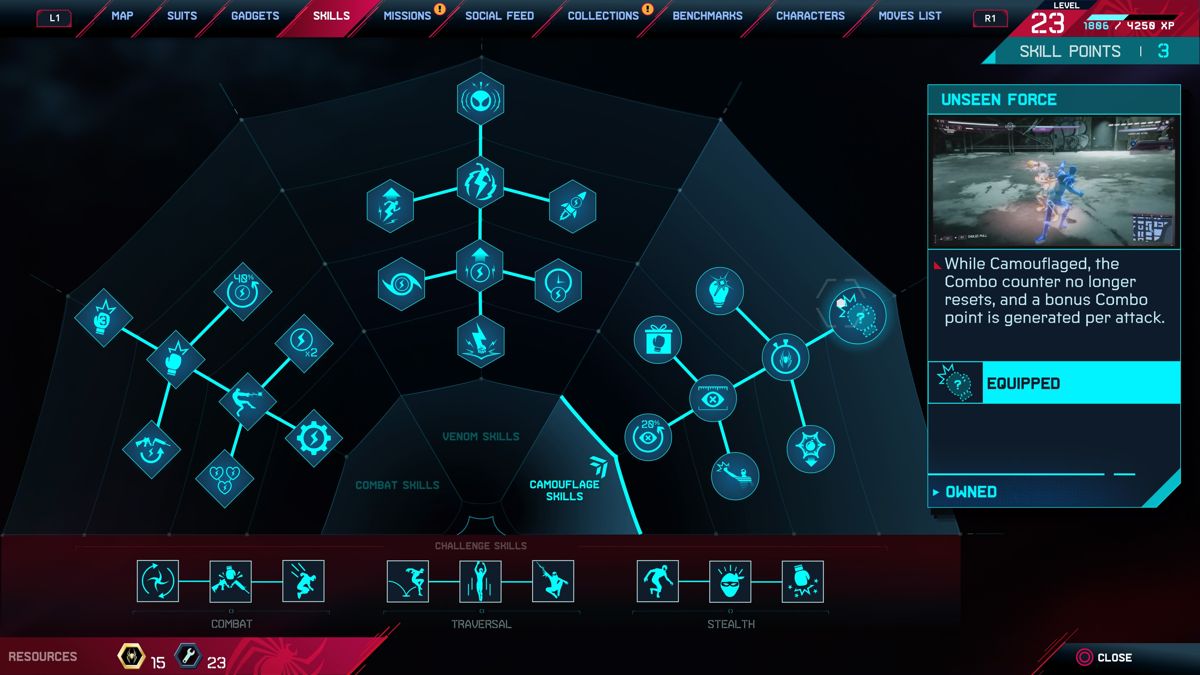
Task: Go to the Gadgets tab
Action: (x=255, y=16)
